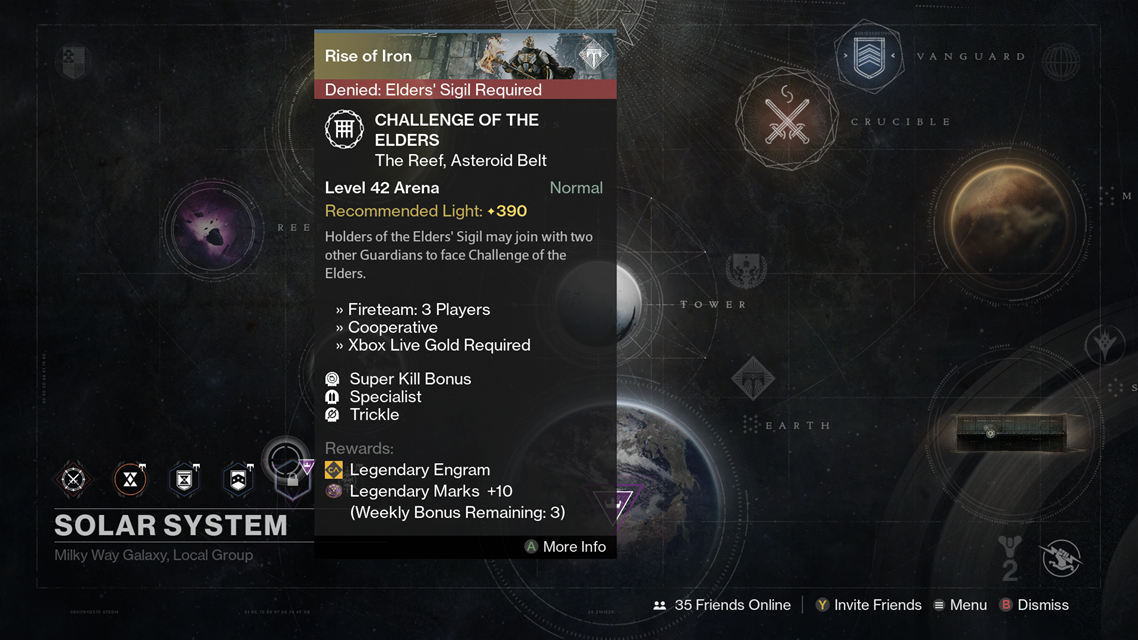Open the Reef asteroid destination
Viewport: 1138px width, 640px height.
(212, 229)
